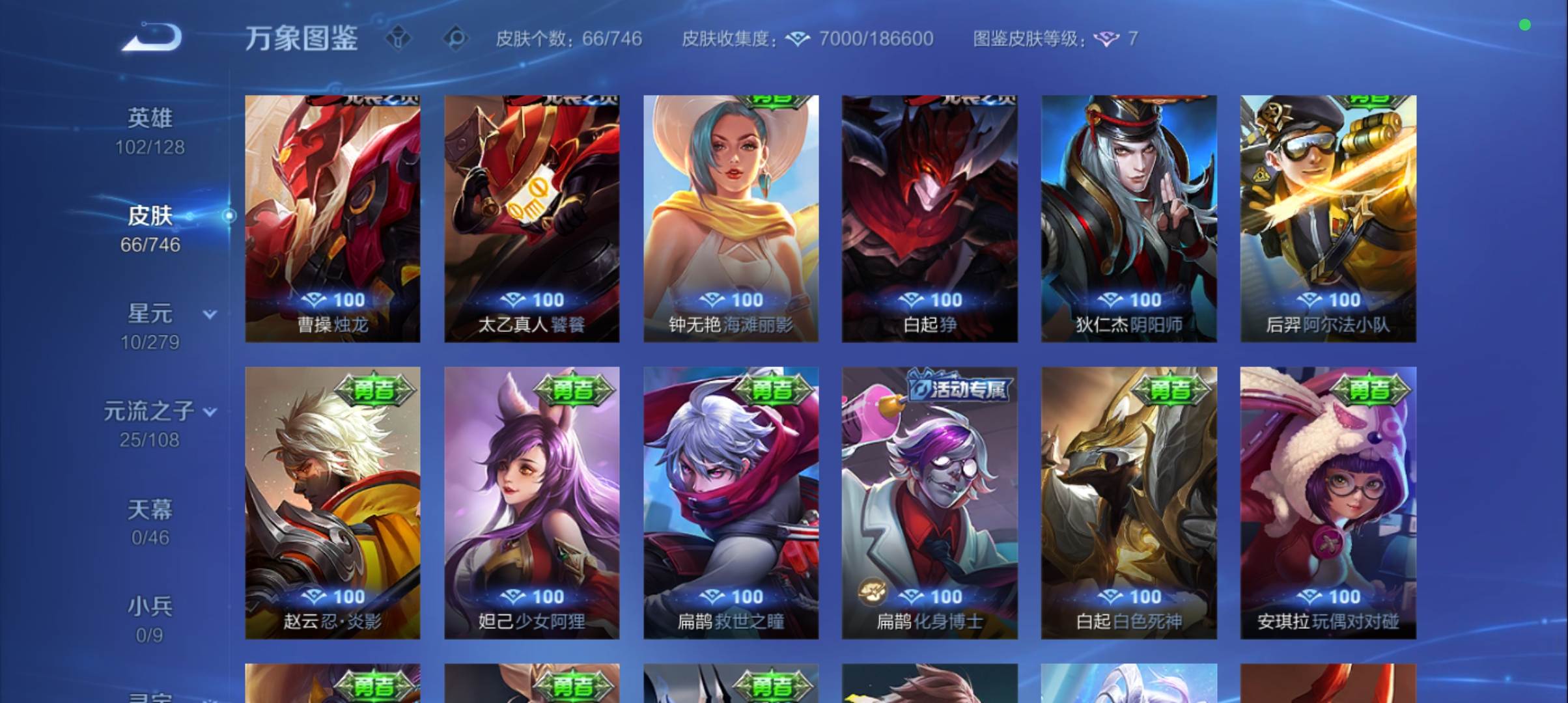Select the 天幕 category tab
Viewport: 1568px width, 703px height.
(151, 510)
